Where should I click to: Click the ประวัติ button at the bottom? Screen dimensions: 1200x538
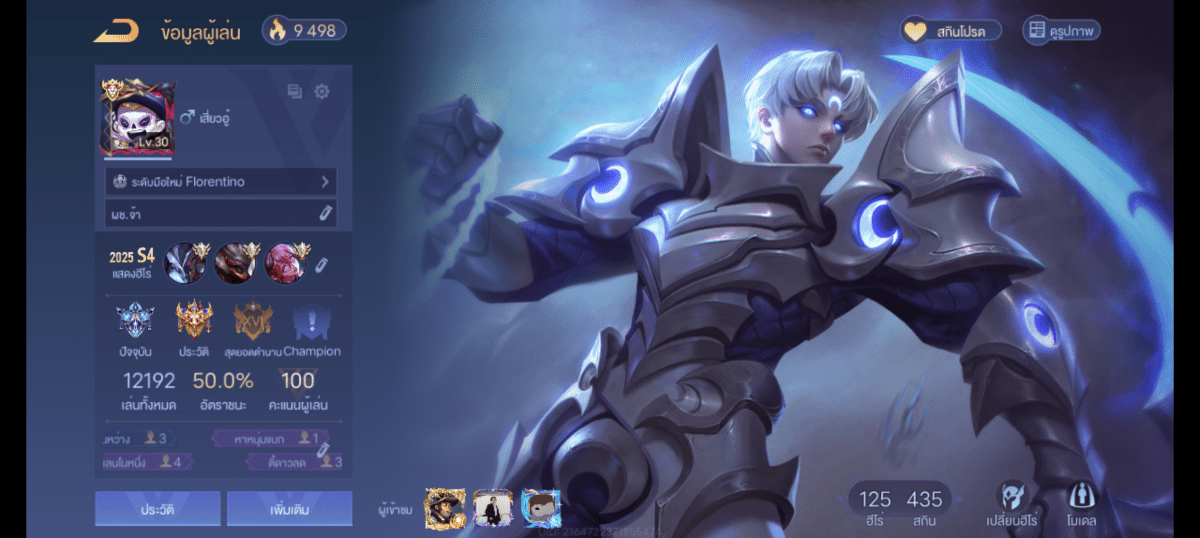coord(158,508)
